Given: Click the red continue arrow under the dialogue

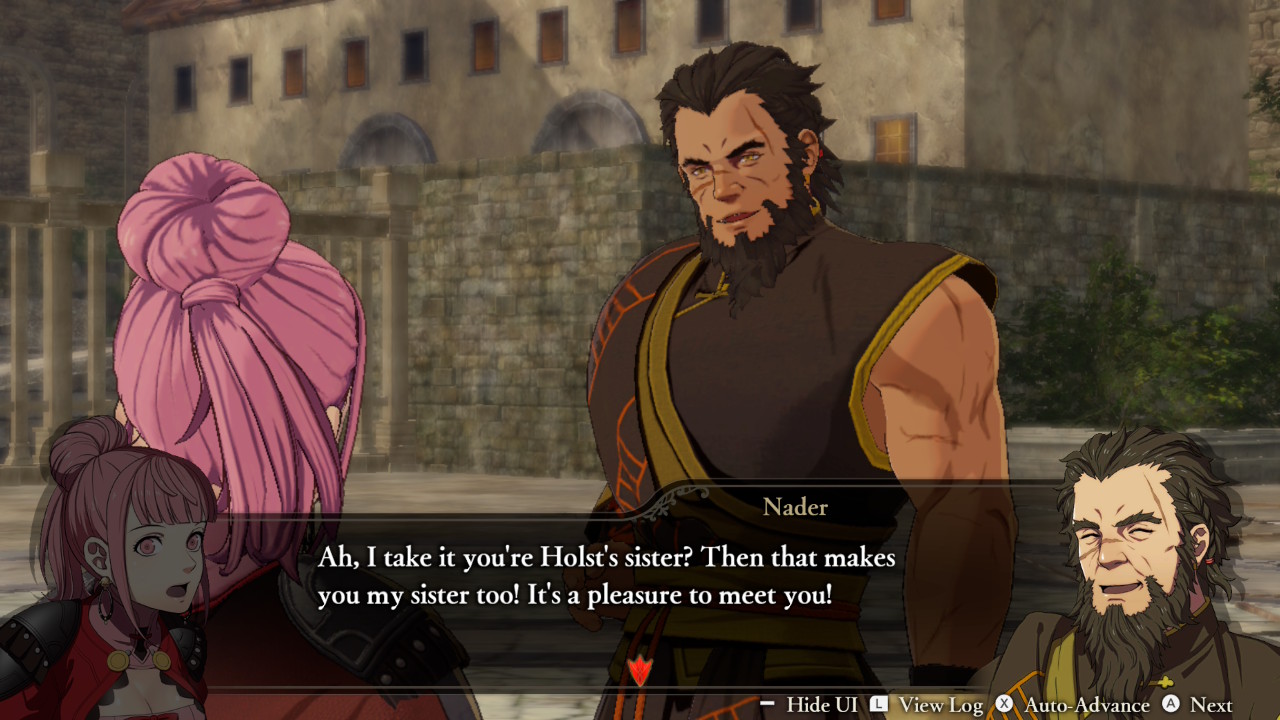Looking at the screenshot, I should (638, 670).
